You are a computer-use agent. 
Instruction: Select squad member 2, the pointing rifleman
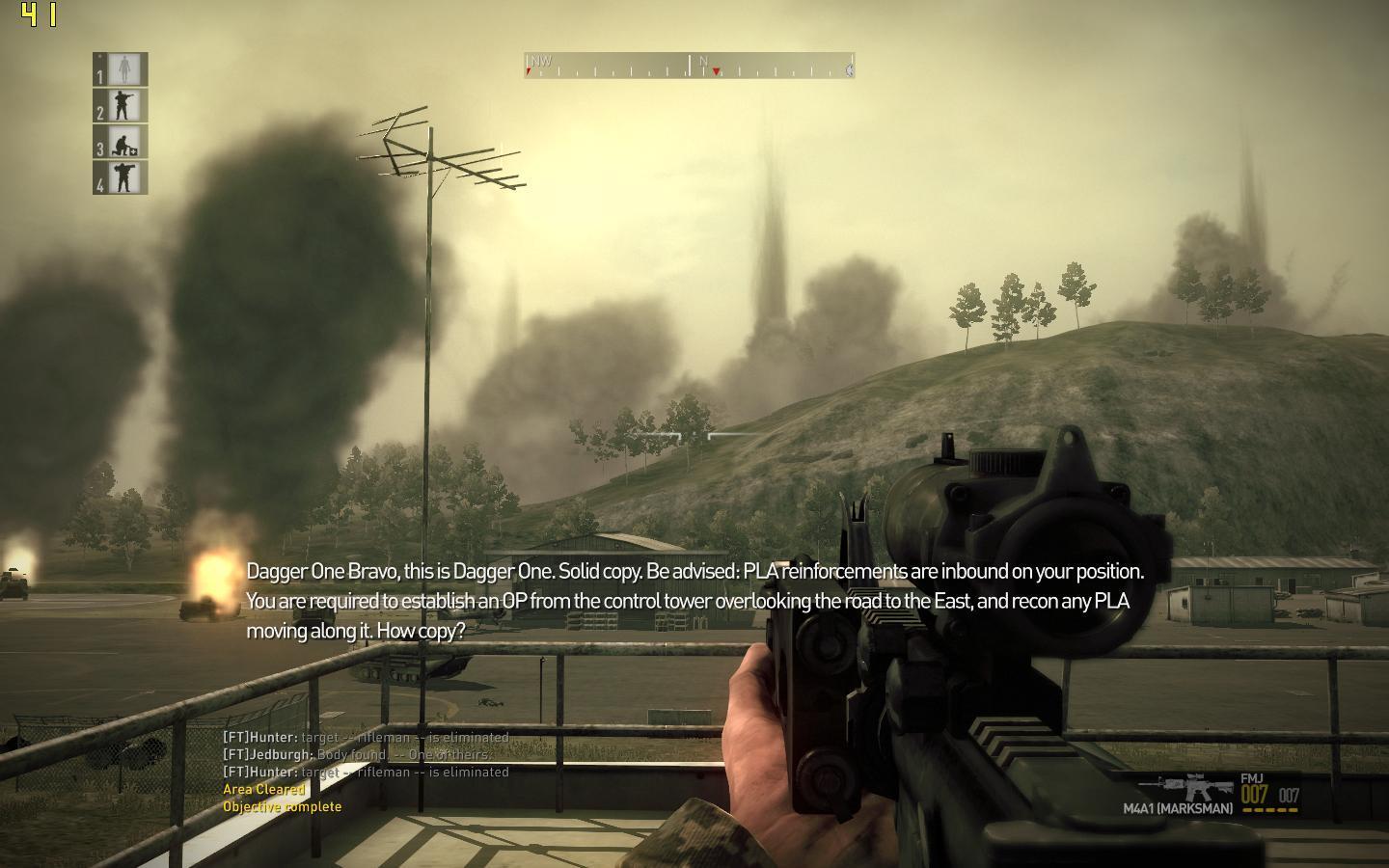(x=122, y=106)
